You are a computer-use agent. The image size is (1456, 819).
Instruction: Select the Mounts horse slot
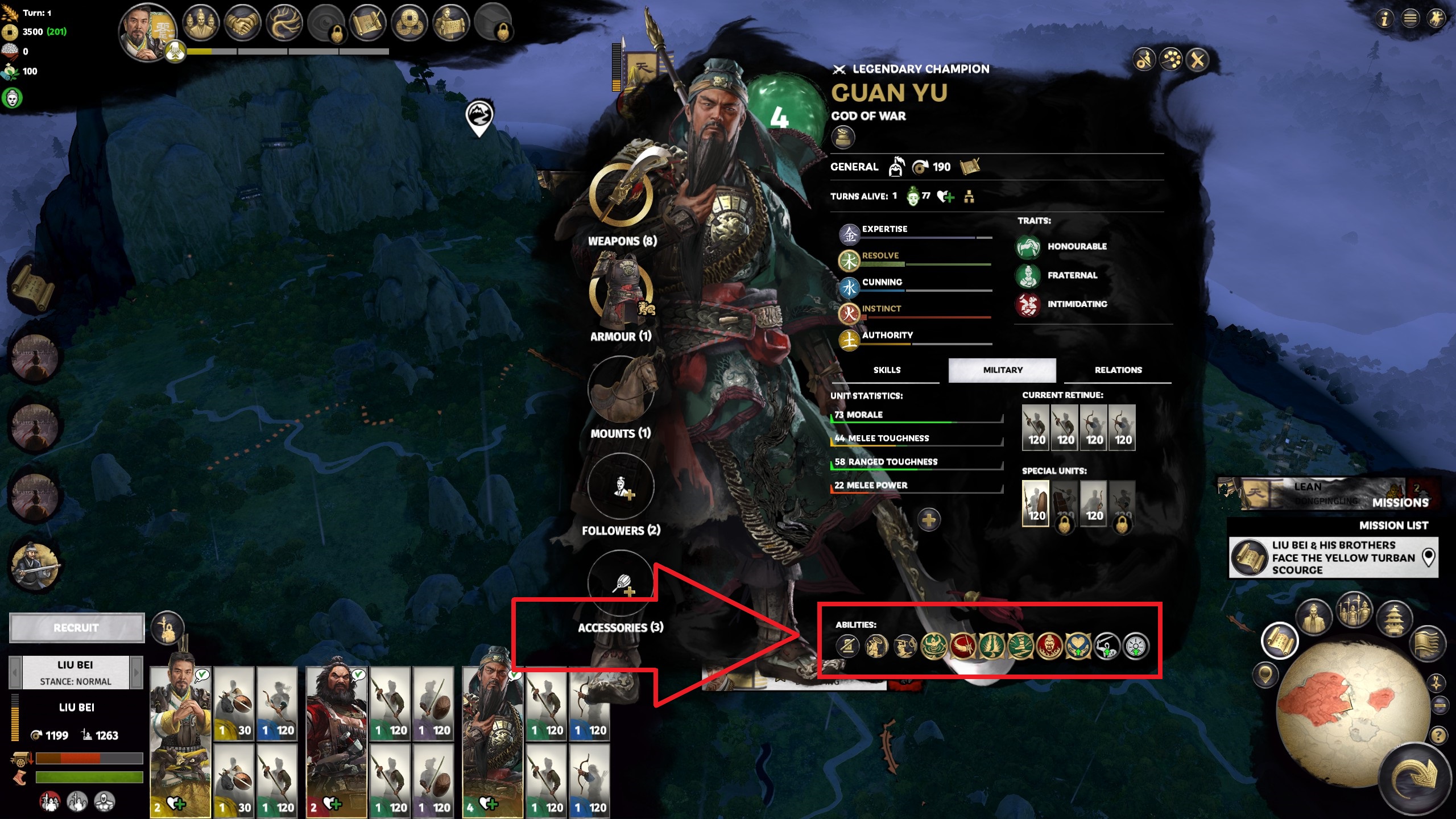tap(621, 388)
